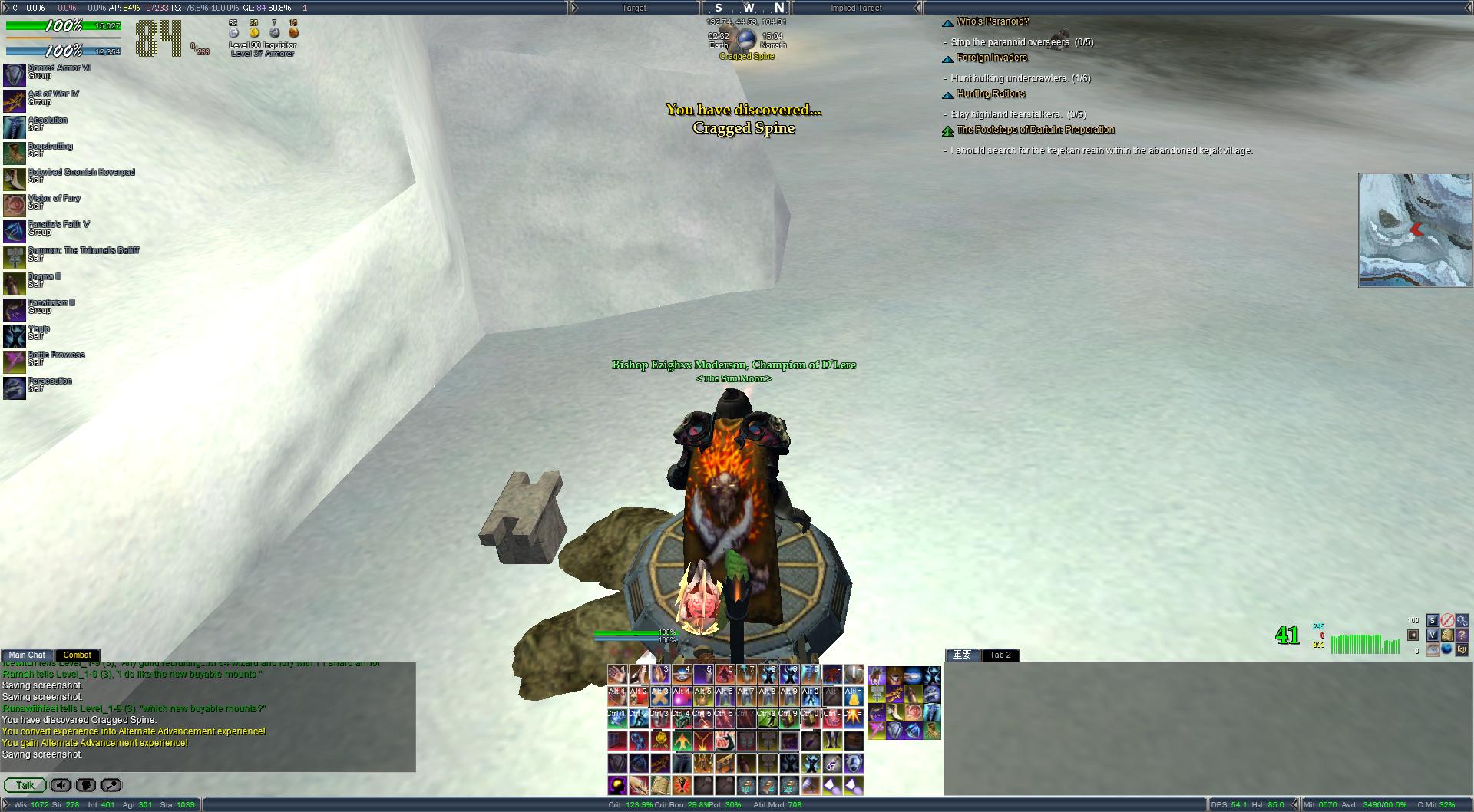Select The Footsteps of Dartain quest
1474x812 pixels.
[1035, 130]
